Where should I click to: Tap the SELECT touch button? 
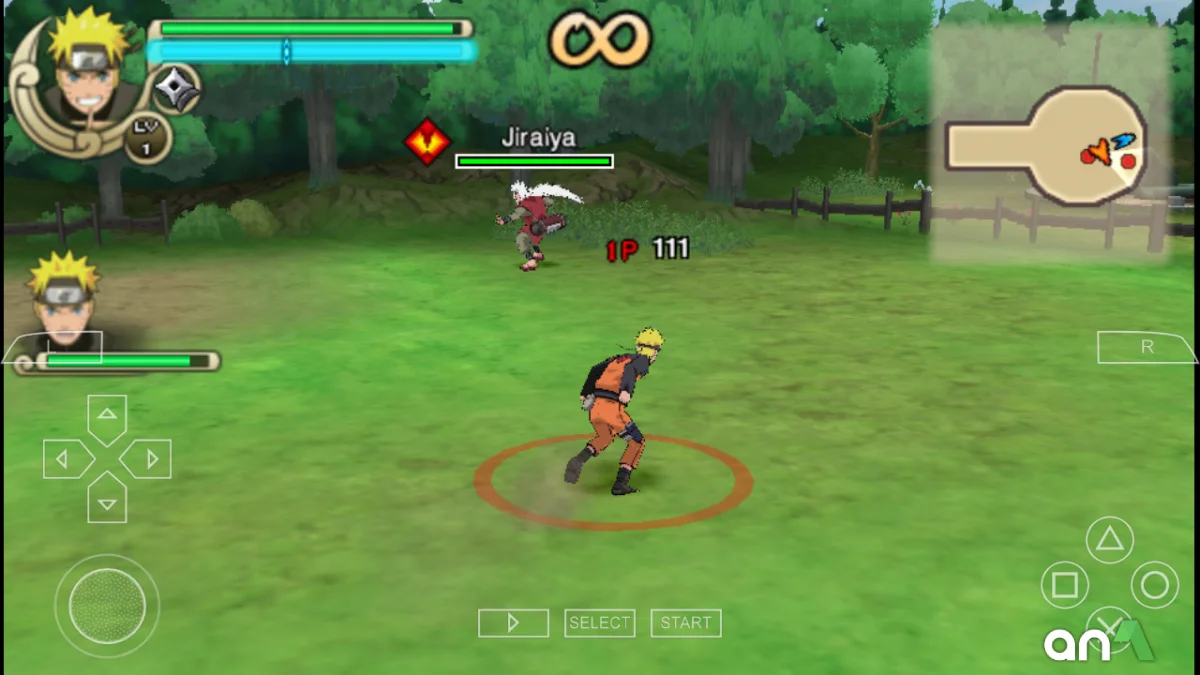pyautogui.click(x=600, y=623)
